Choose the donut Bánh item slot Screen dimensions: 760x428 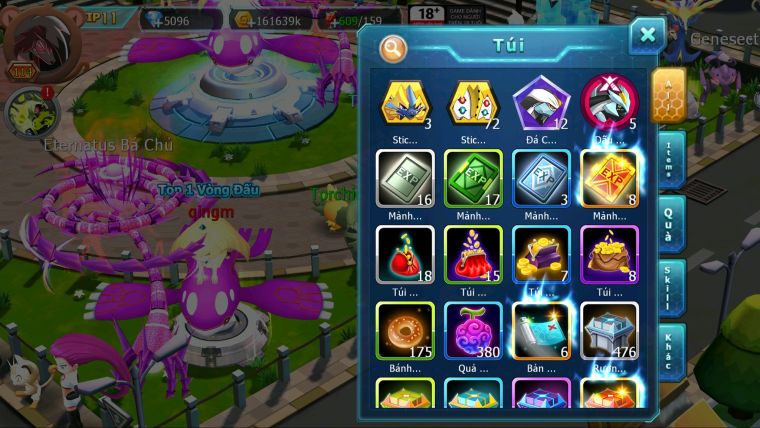coord(405,331)
